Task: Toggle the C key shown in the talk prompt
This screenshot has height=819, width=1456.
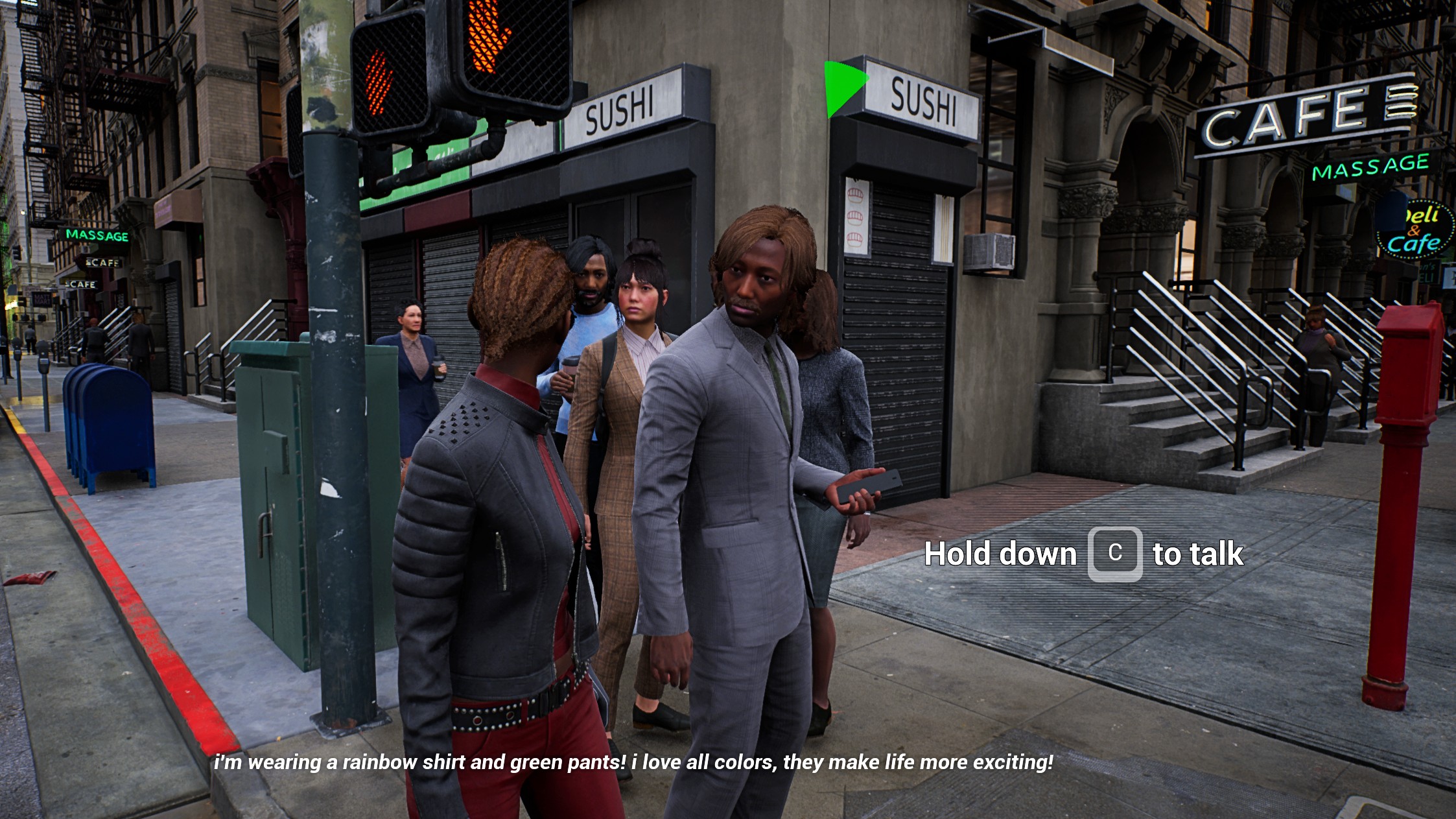Action: coord(1114,554)
